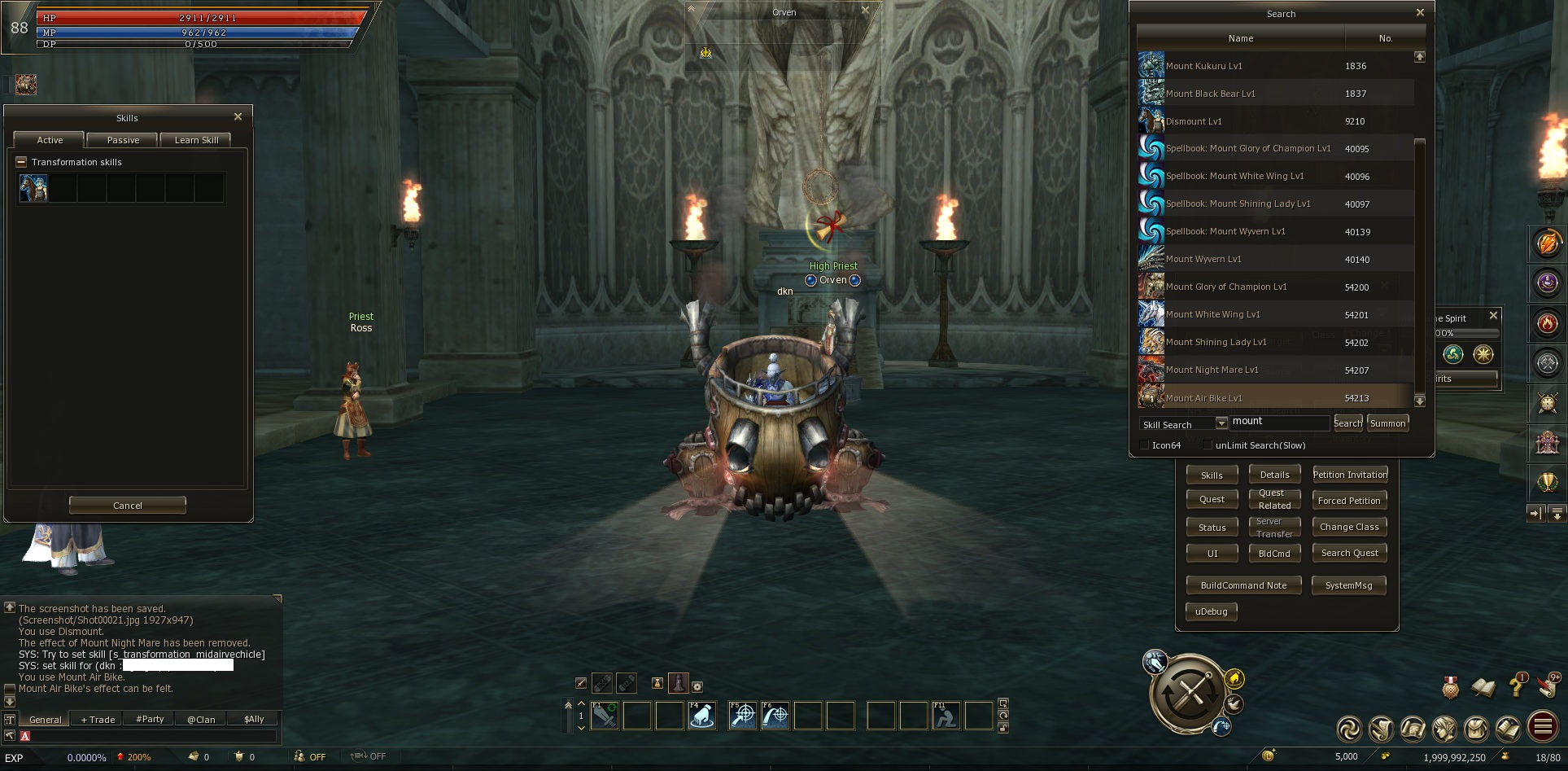Screen dimensions: 1568x771
Task: Switch chat to the +Trade tab
Action: pyautogui.click(x=98, y=720)
